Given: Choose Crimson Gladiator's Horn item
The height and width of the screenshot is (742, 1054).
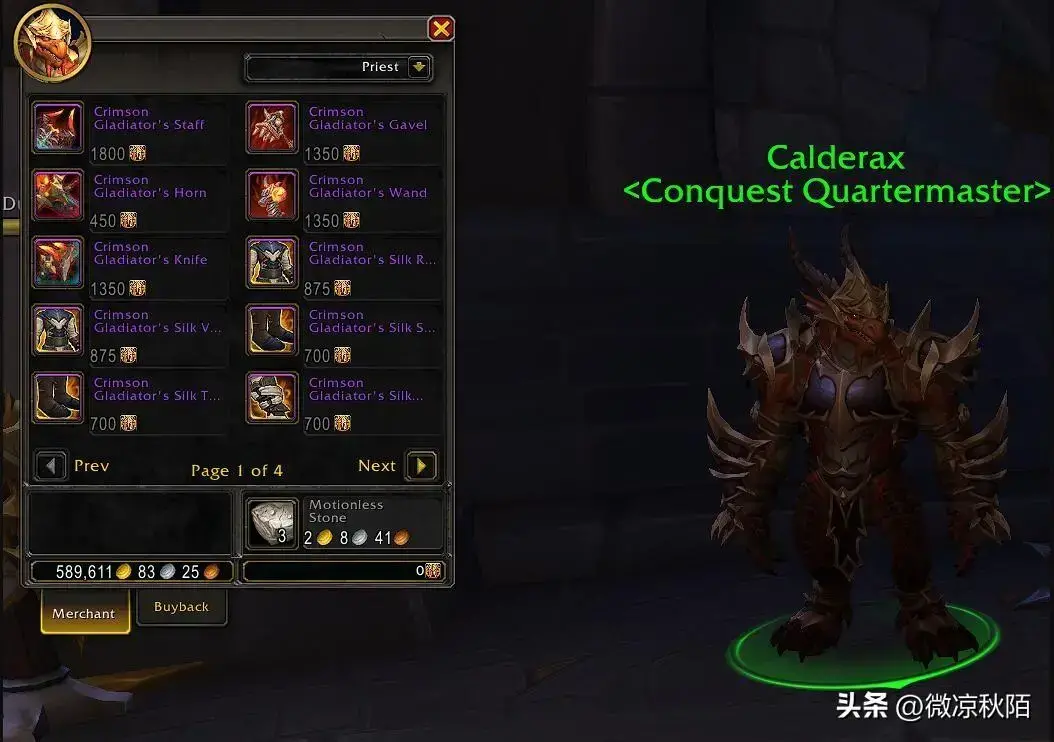Looking at the screenshot, I should (x=58, y=195).
